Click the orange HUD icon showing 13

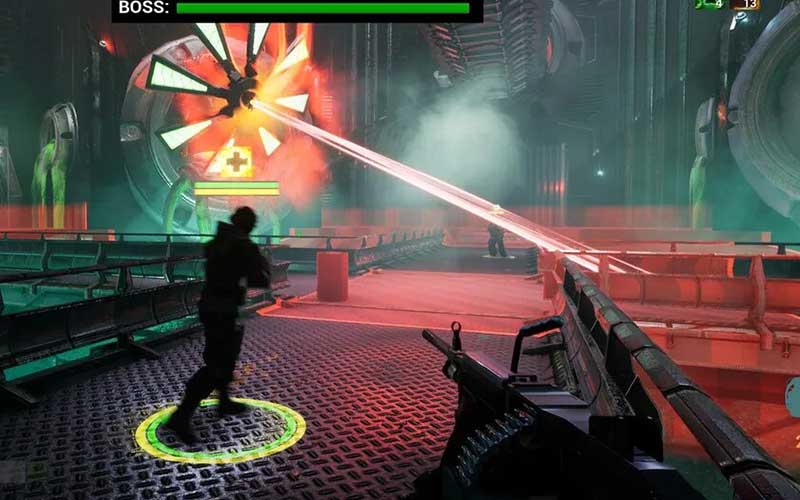tap(744, 5)
